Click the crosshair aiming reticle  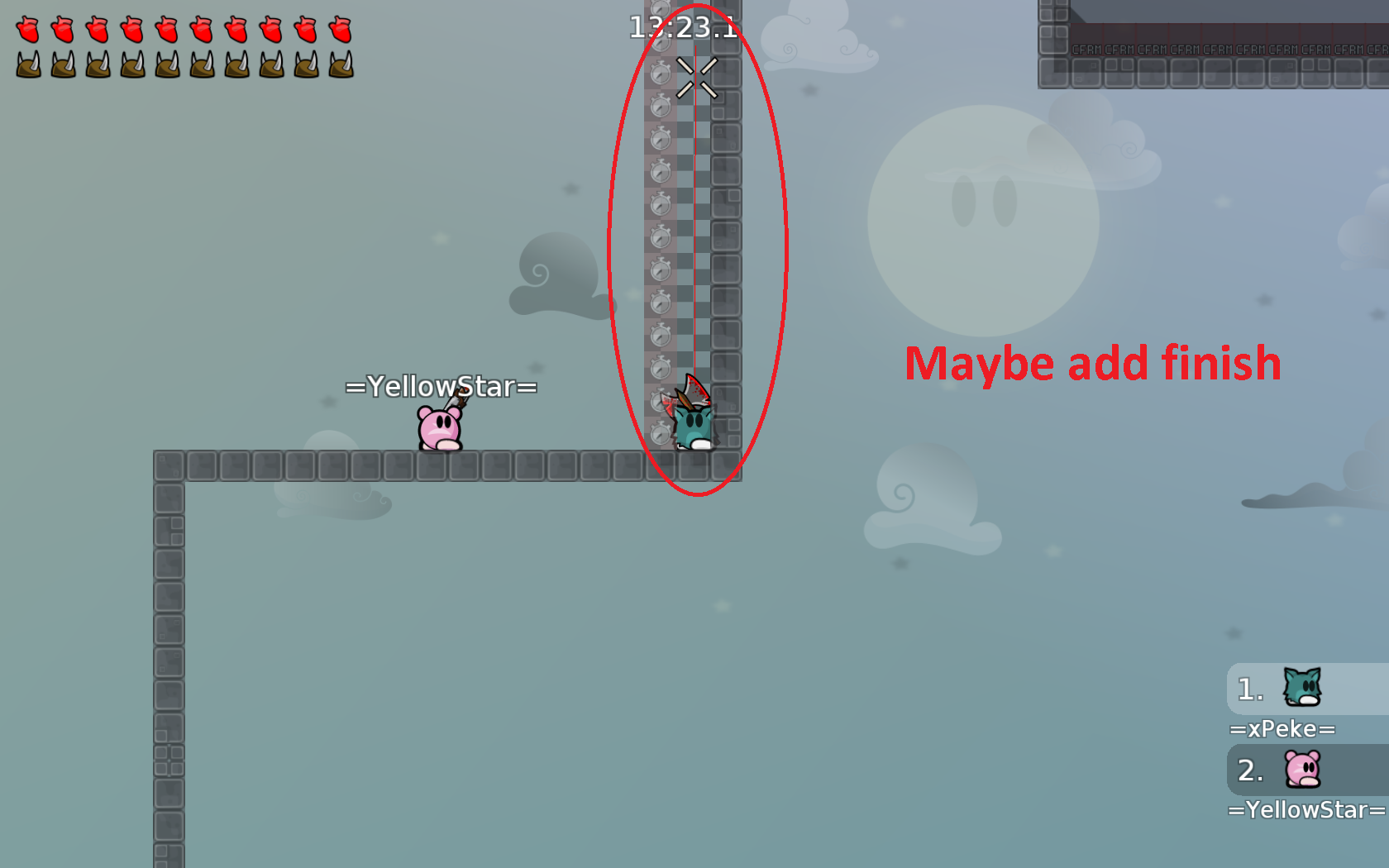[x=697, y=79]
